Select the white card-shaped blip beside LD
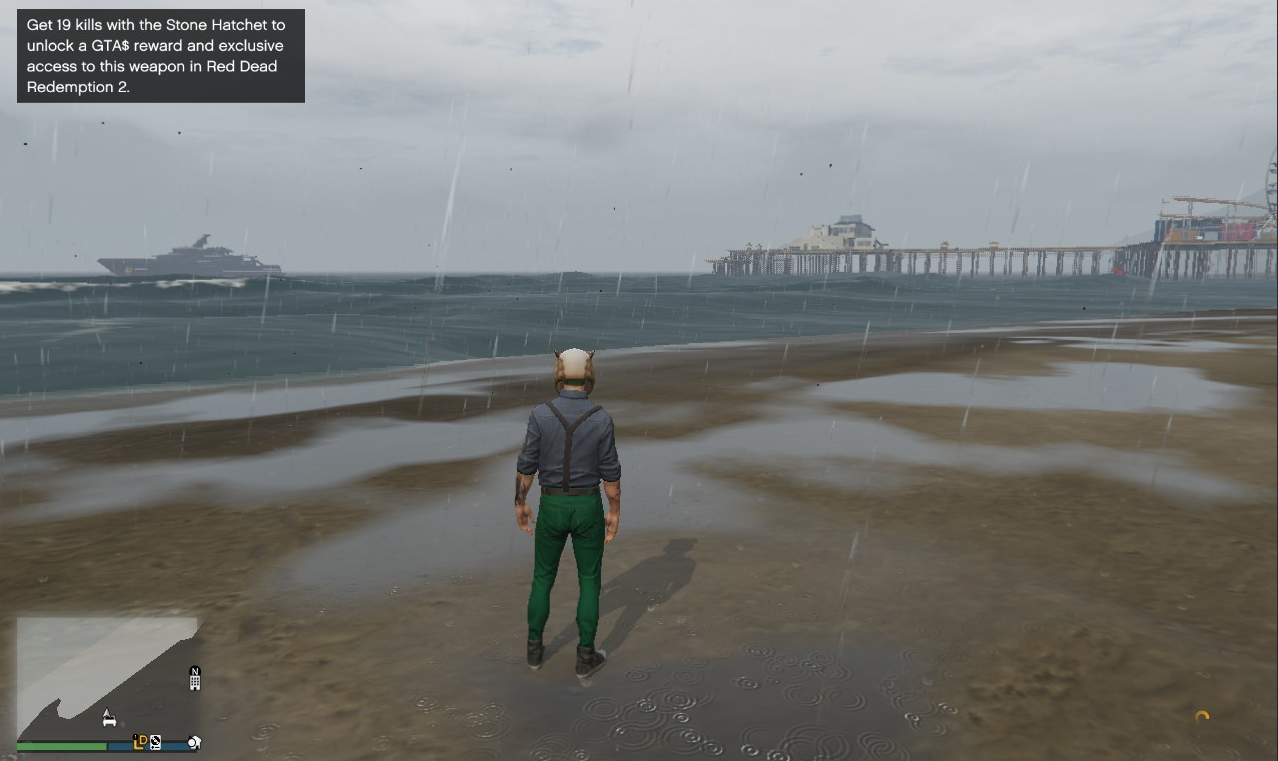 pyautogui.click(x=156, y=743)
